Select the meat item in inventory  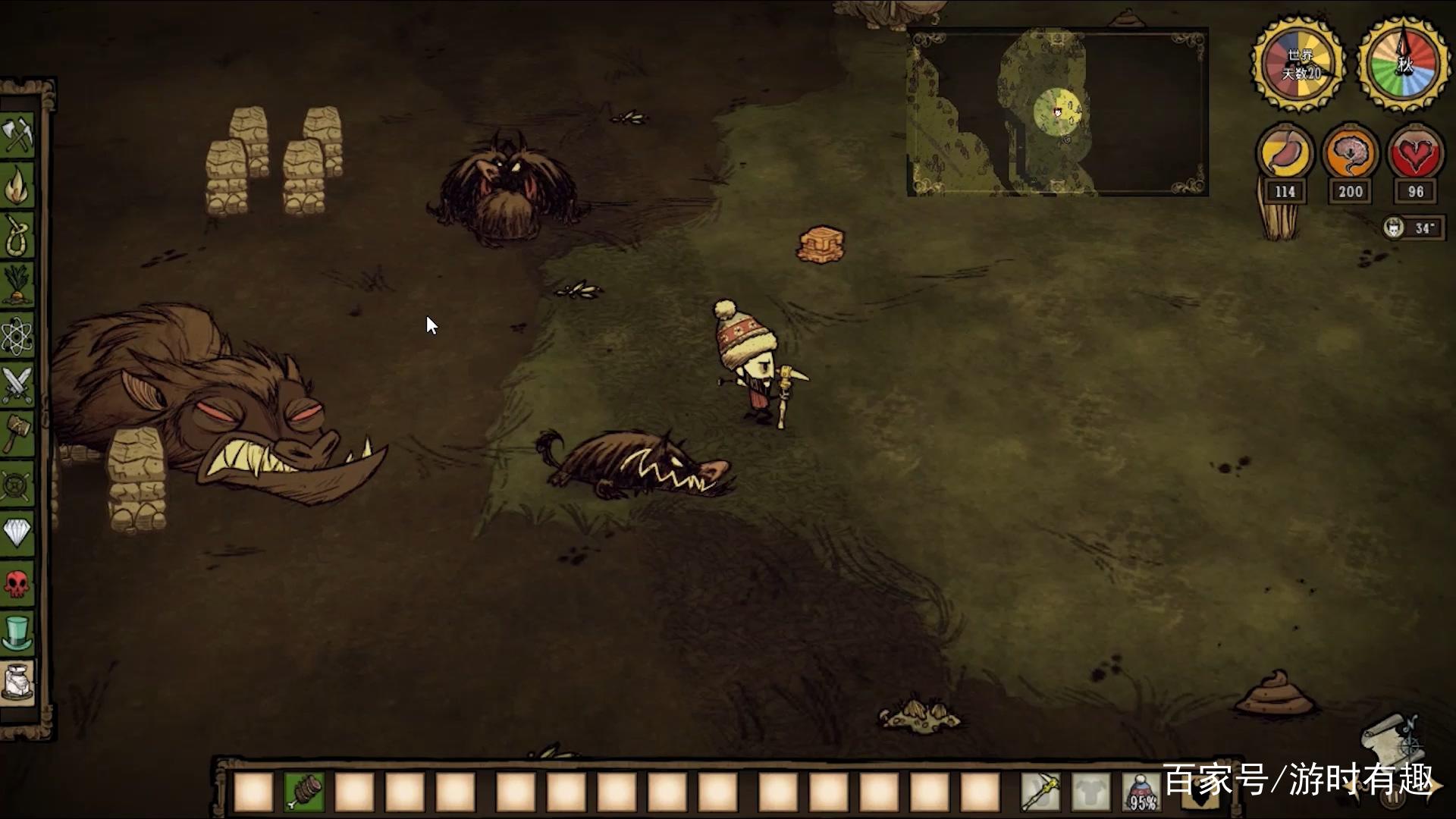[x=304, y=792]
